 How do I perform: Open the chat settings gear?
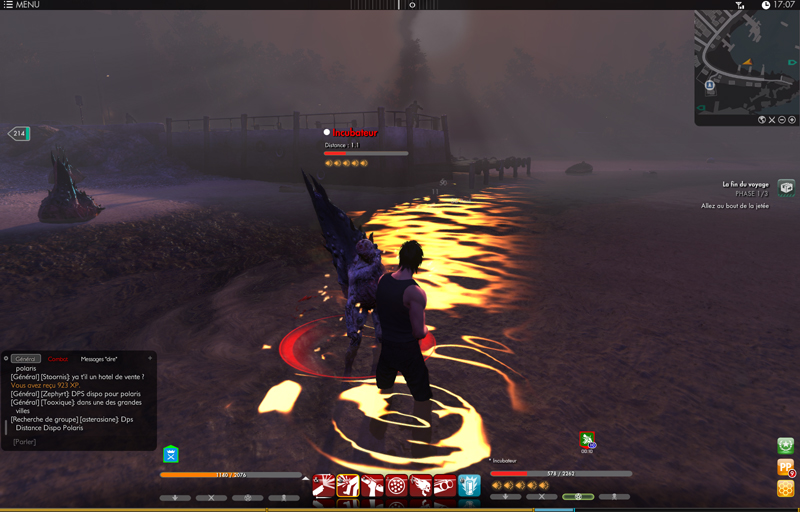click(x=6, y=359)
